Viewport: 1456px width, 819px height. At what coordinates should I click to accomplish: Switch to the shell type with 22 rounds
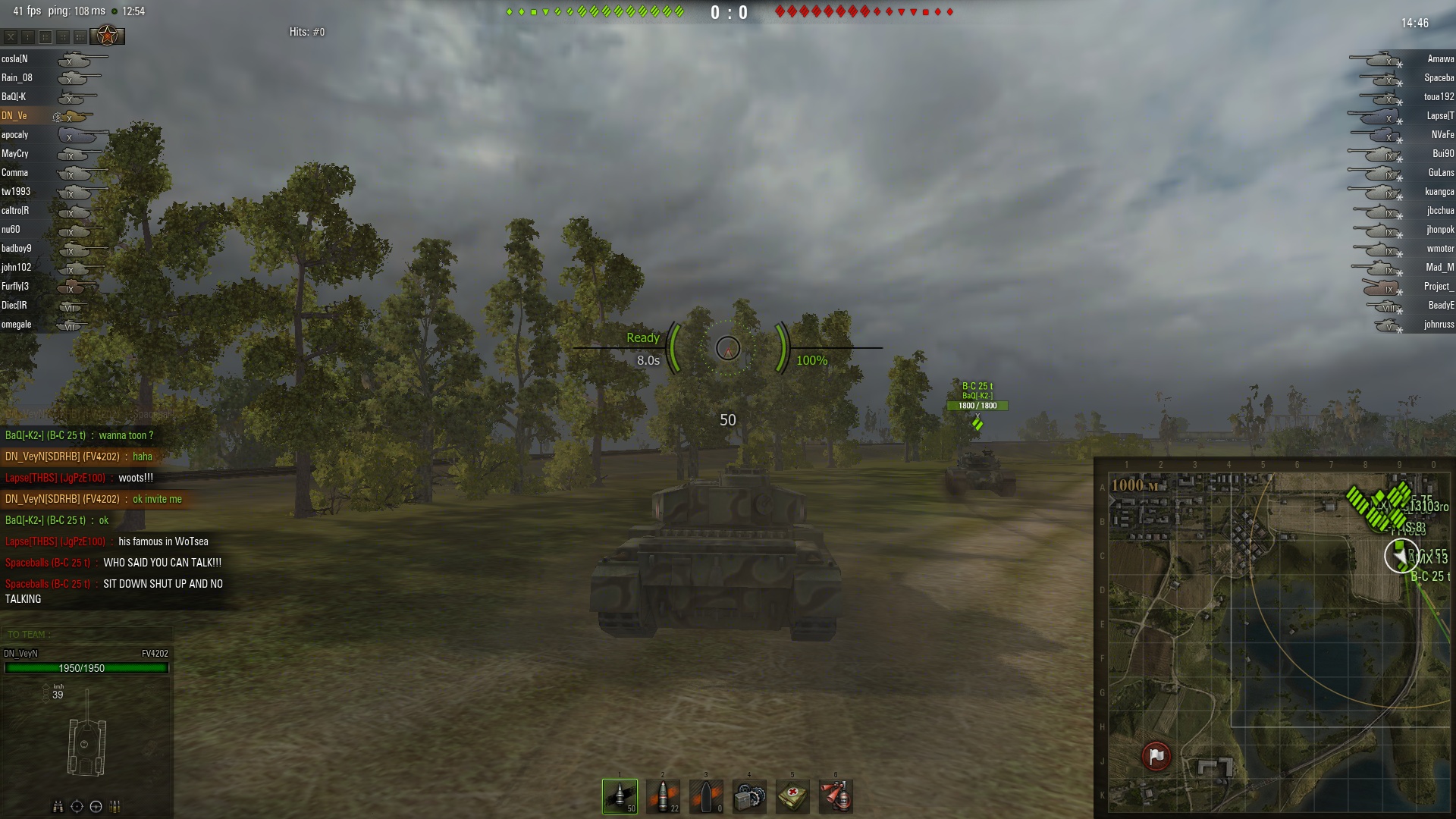click(x=663, y=796)
